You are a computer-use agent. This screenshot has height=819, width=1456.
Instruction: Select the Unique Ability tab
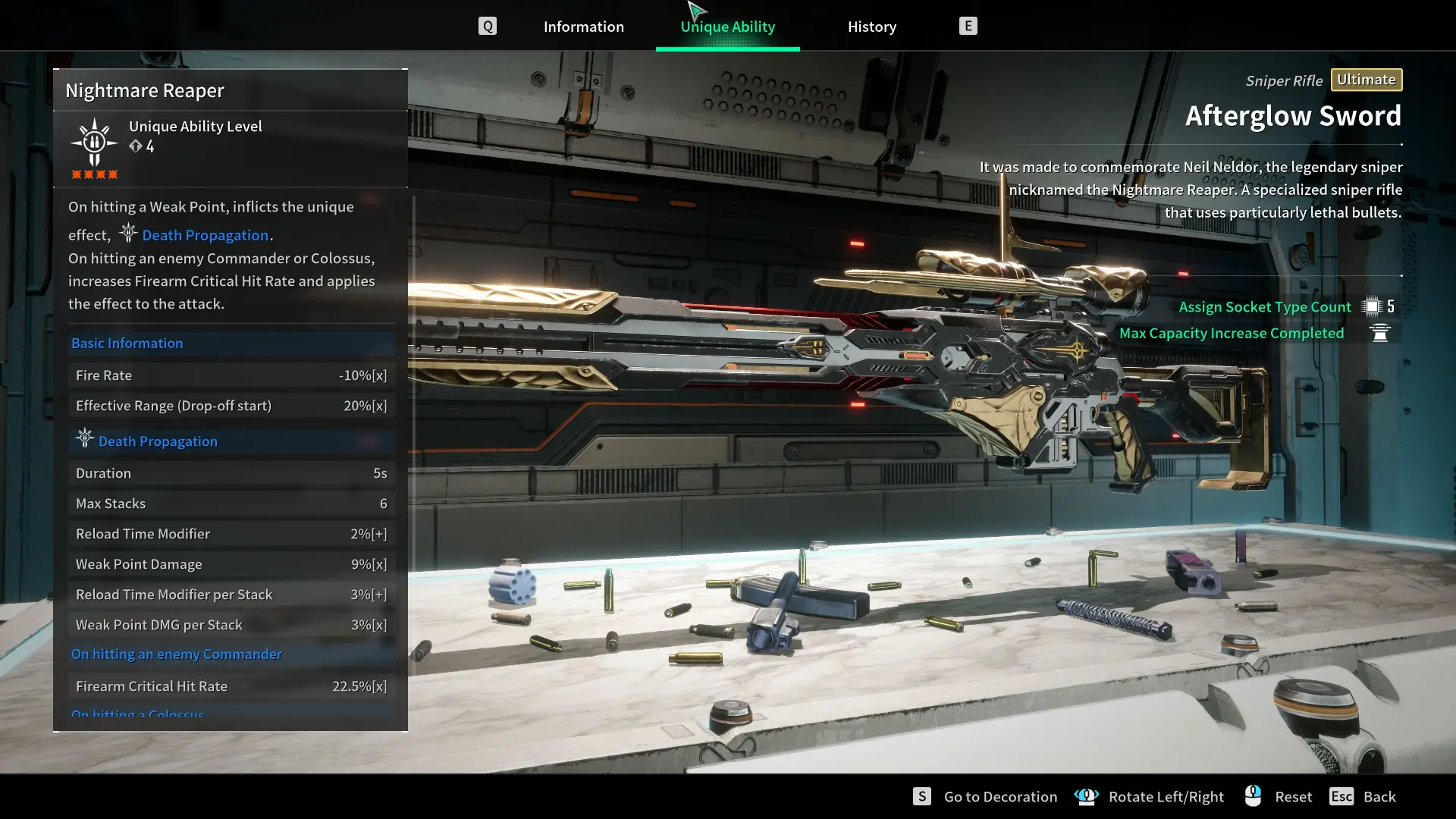click(x=727, y=27)
